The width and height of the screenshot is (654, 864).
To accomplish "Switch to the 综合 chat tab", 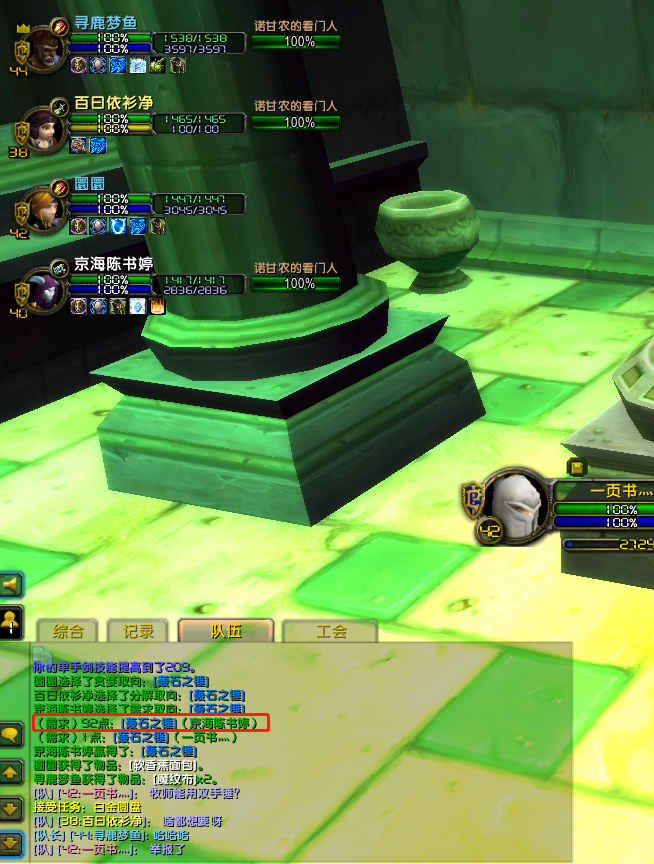I will coord(68,631).
